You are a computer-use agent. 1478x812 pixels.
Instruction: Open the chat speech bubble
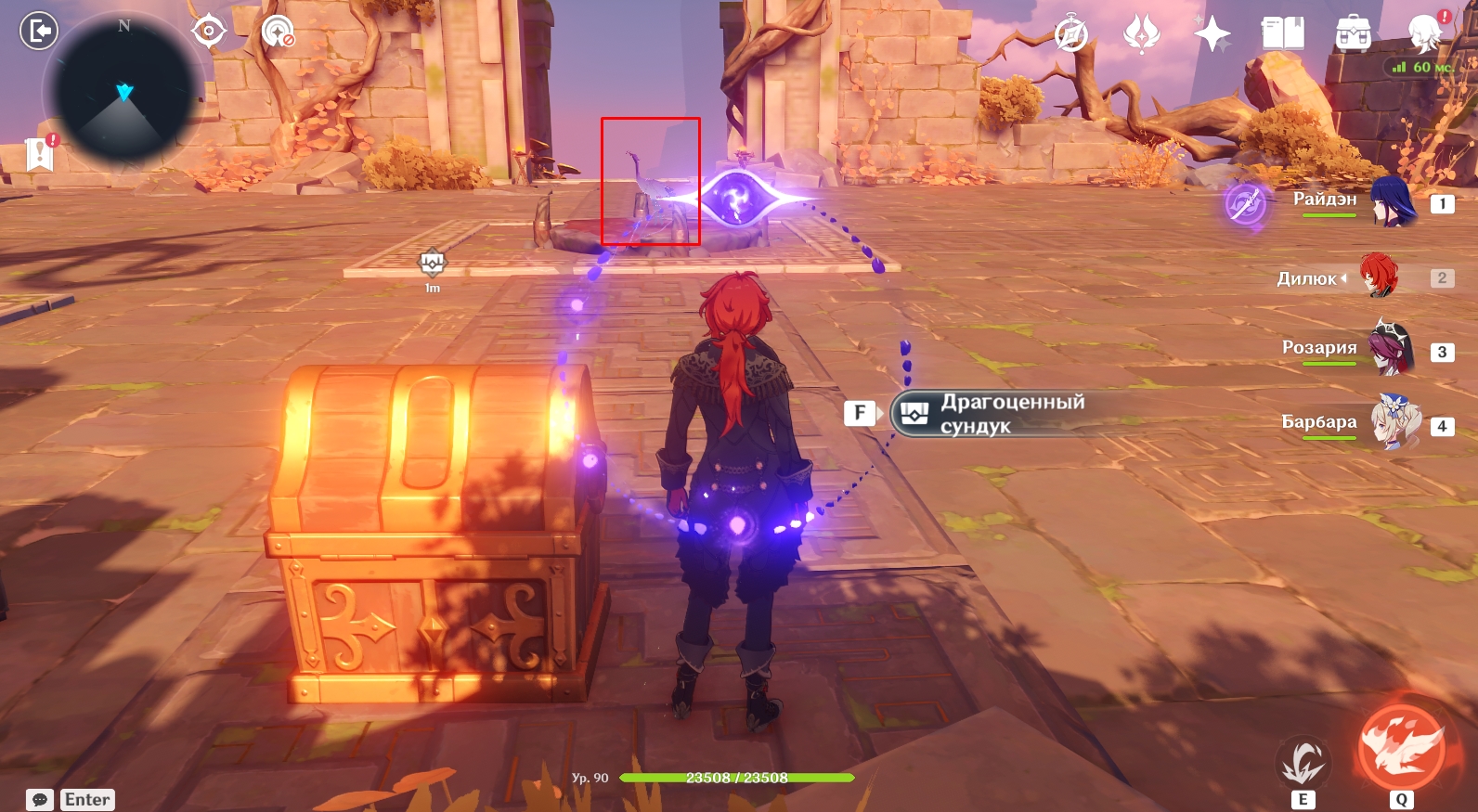(x=40, y=800)
